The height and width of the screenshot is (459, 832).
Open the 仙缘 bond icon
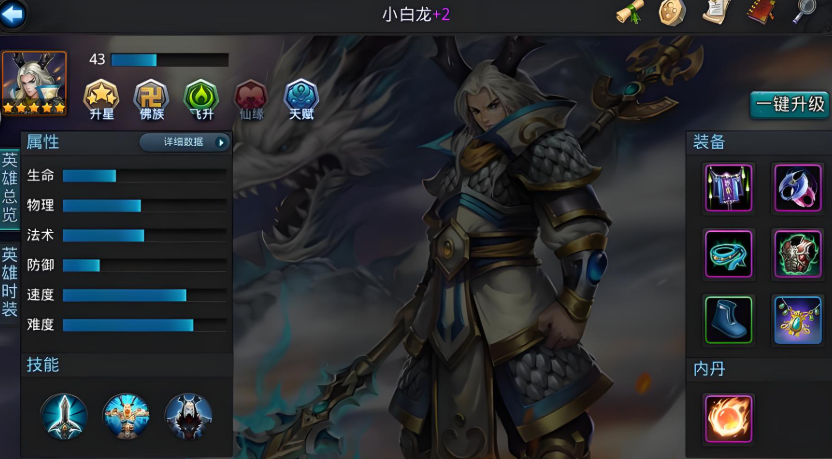(x=251, y=97)
